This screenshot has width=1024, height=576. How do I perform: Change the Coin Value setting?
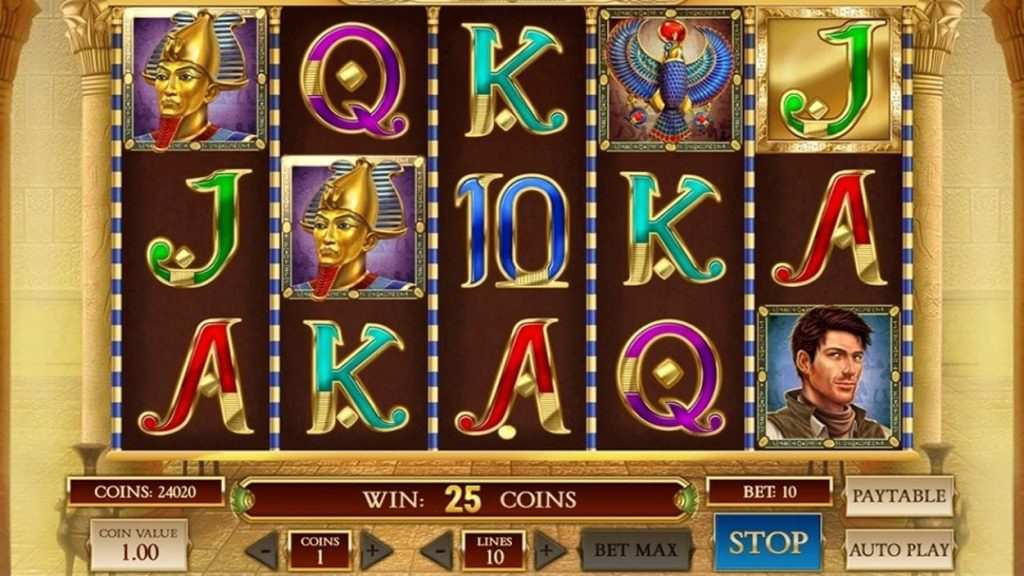click(139, 544)
